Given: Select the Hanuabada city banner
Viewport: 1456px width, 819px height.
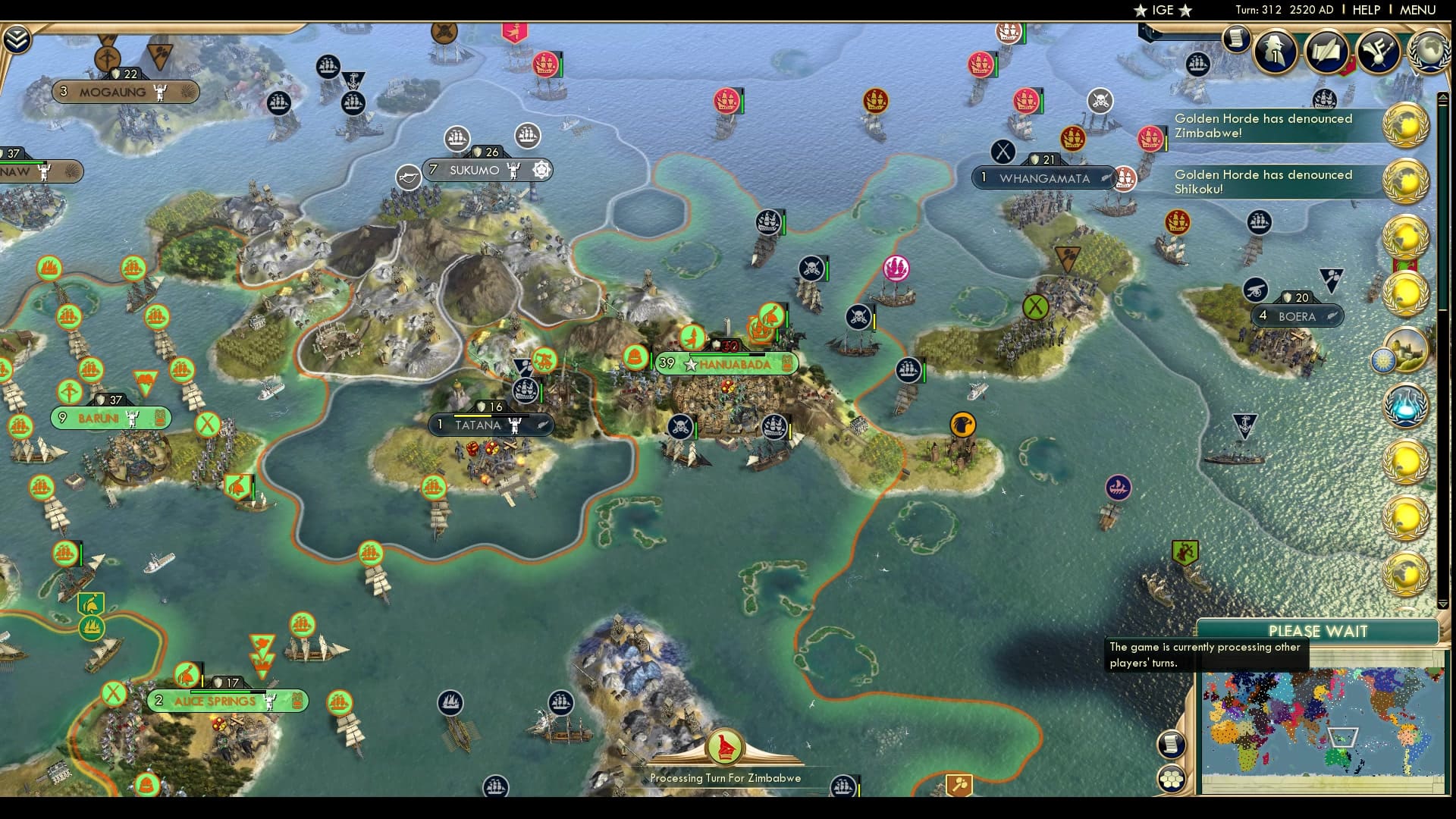Looking at the screenshot, I should (725, 364).
